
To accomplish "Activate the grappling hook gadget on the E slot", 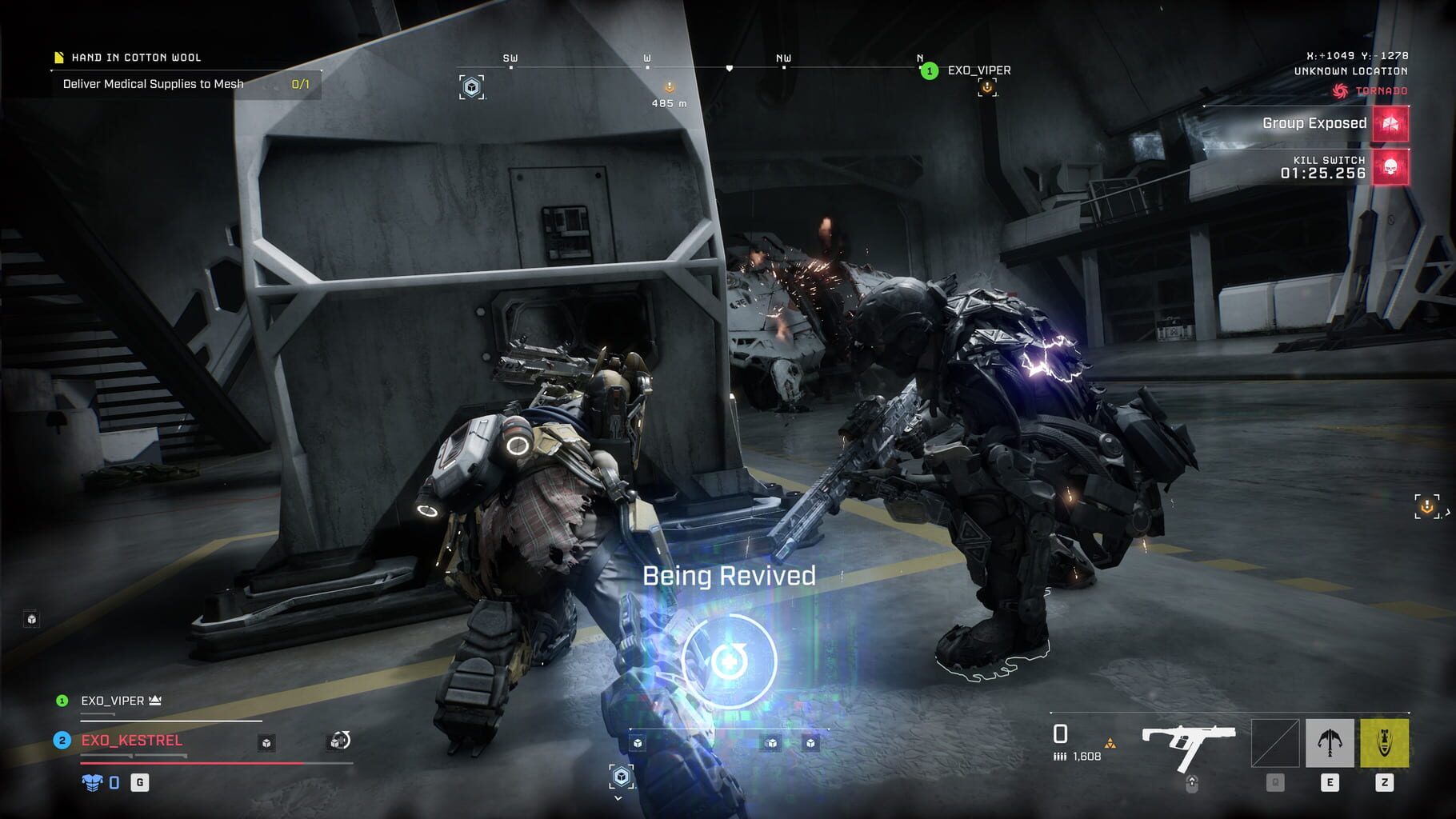I will (x=1330, y=742).
